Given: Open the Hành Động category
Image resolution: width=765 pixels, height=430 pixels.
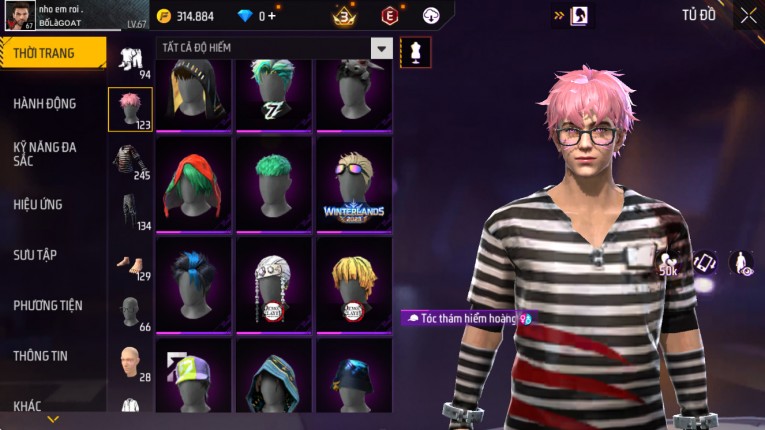Looking at the screenshot, I should click(x=45, y=103).
